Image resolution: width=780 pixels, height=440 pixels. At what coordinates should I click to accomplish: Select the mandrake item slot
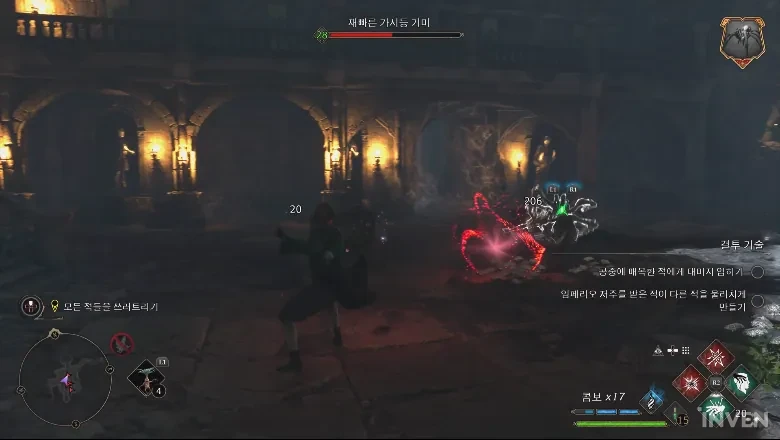click(147, 379)
